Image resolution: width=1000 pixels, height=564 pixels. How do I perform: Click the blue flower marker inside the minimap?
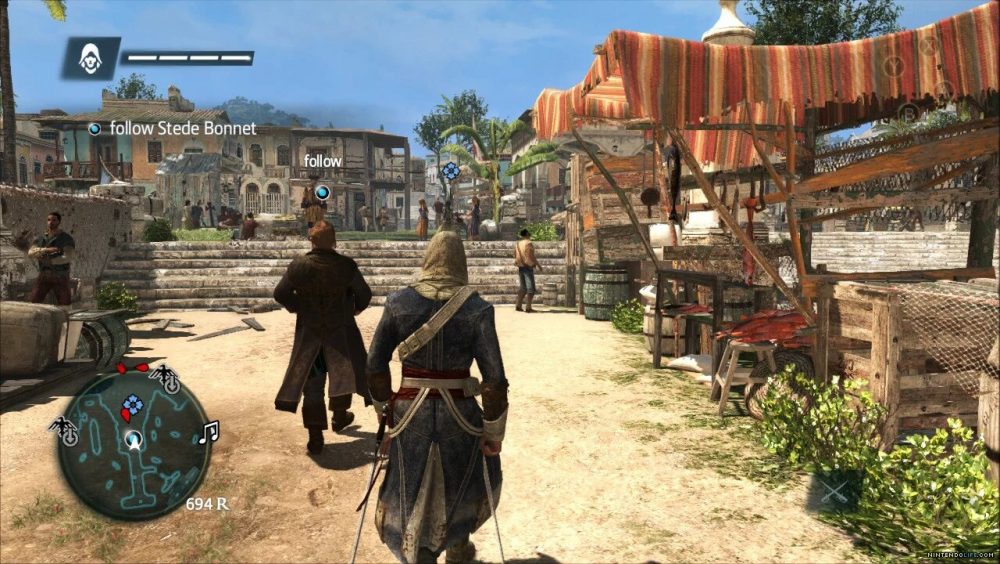tap(131, 406)
